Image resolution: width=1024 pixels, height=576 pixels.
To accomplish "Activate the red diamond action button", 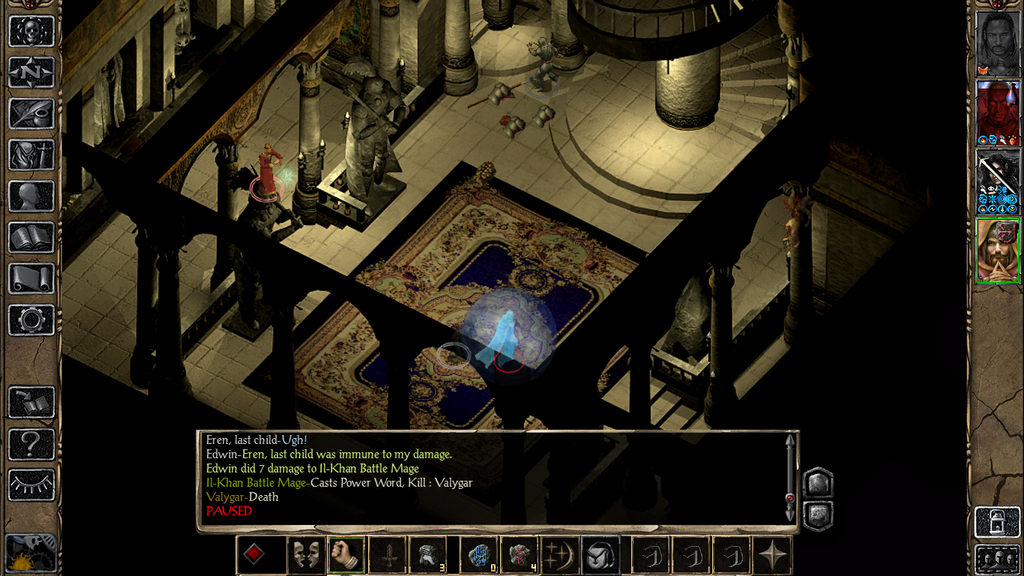I will tap(253, 555).
